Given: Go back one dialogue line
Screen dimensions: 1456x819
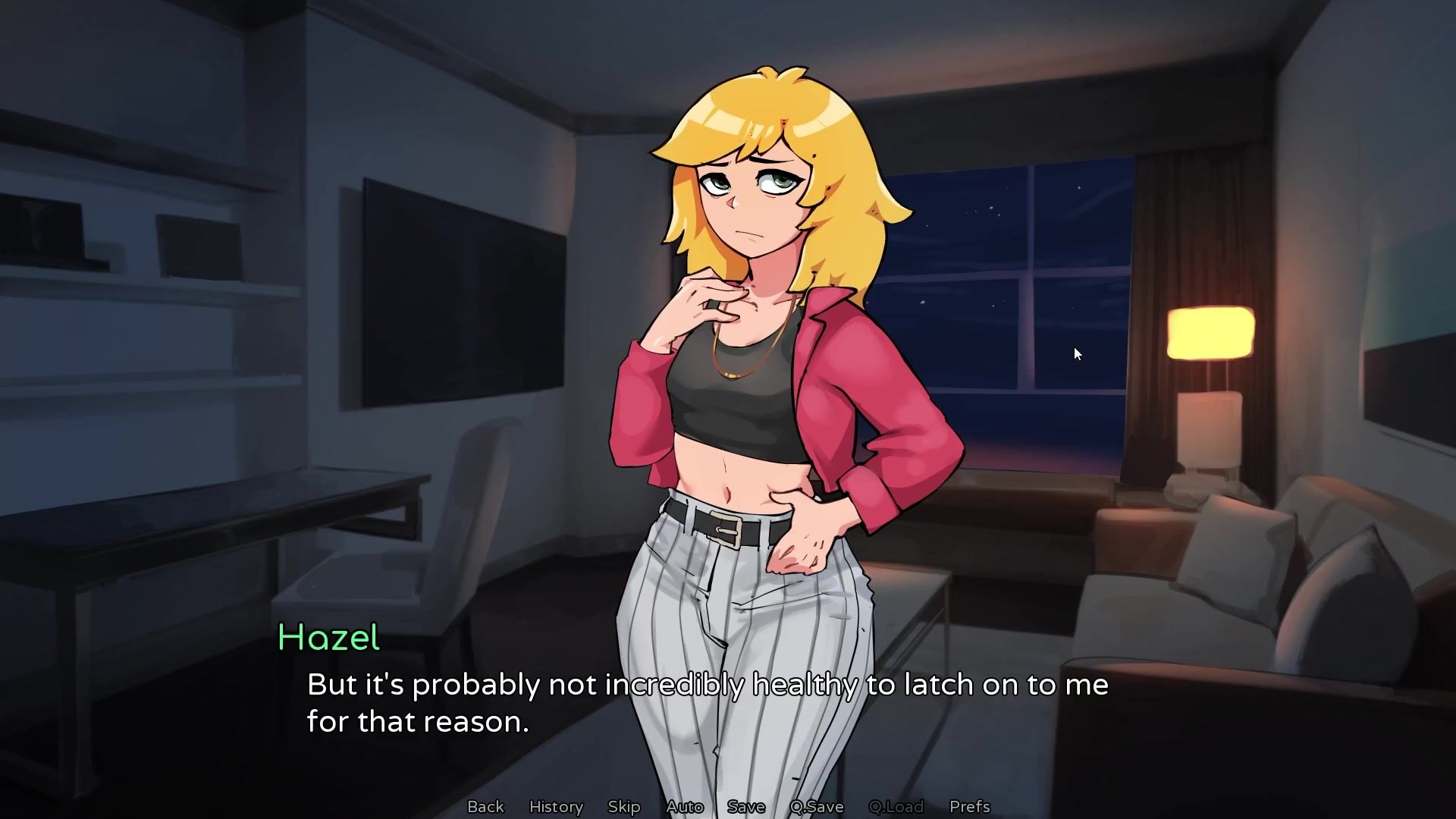Looking at the screenshot, I should coord(485,806).
